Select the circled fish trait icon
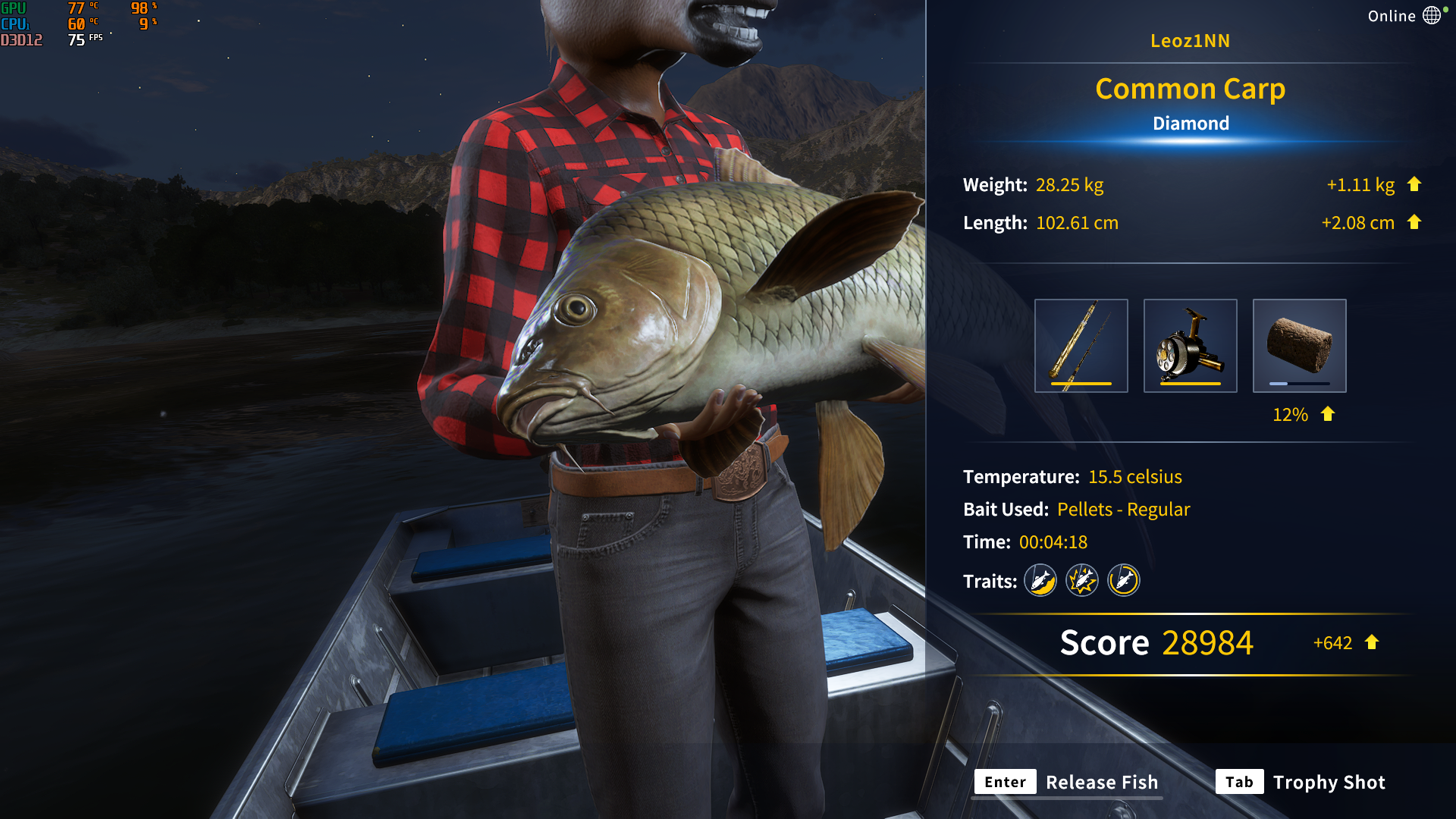1456x819 pixels. coord(1123,580)
